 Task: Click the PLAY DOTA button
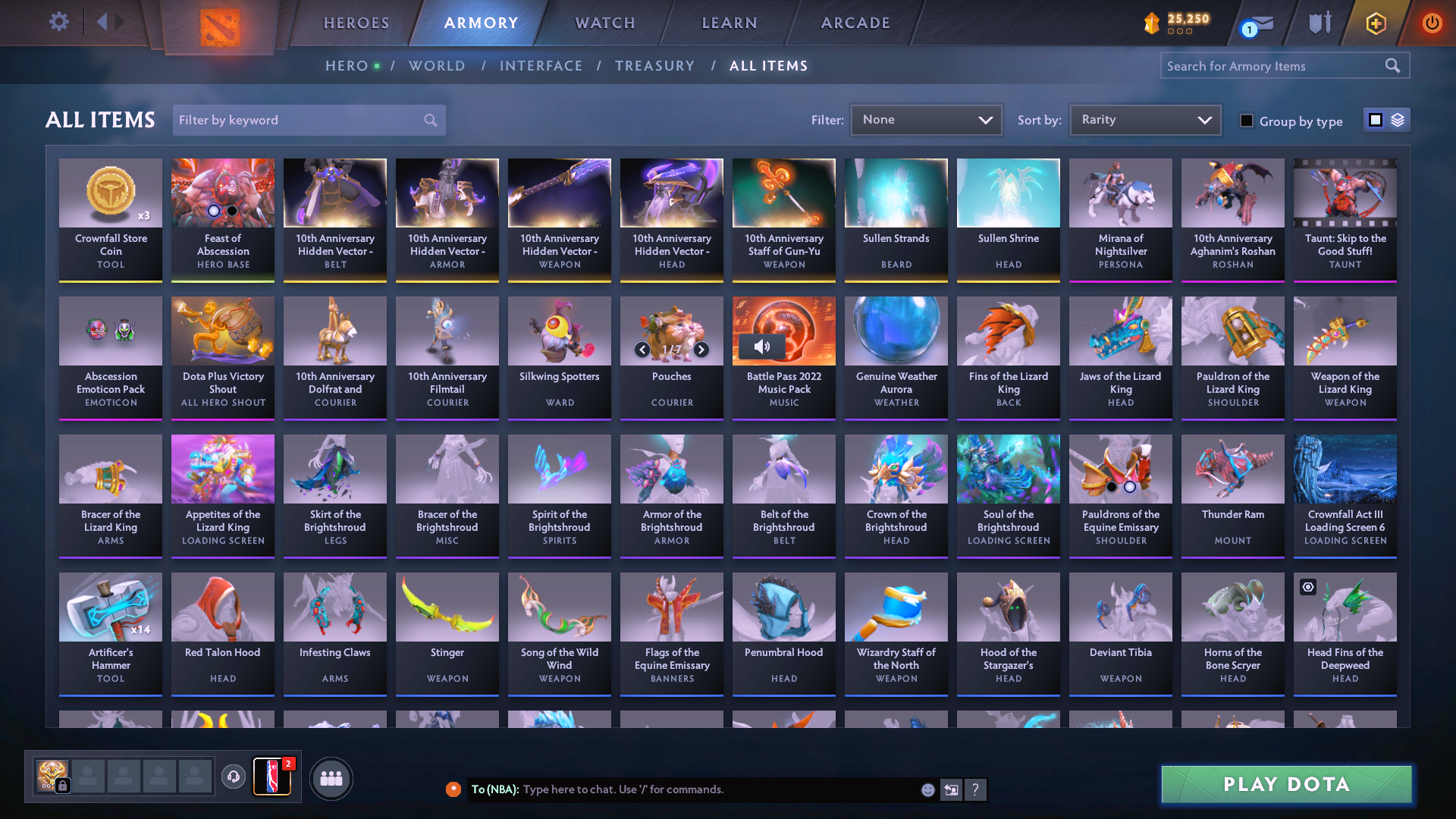[x=1284, y=784]
